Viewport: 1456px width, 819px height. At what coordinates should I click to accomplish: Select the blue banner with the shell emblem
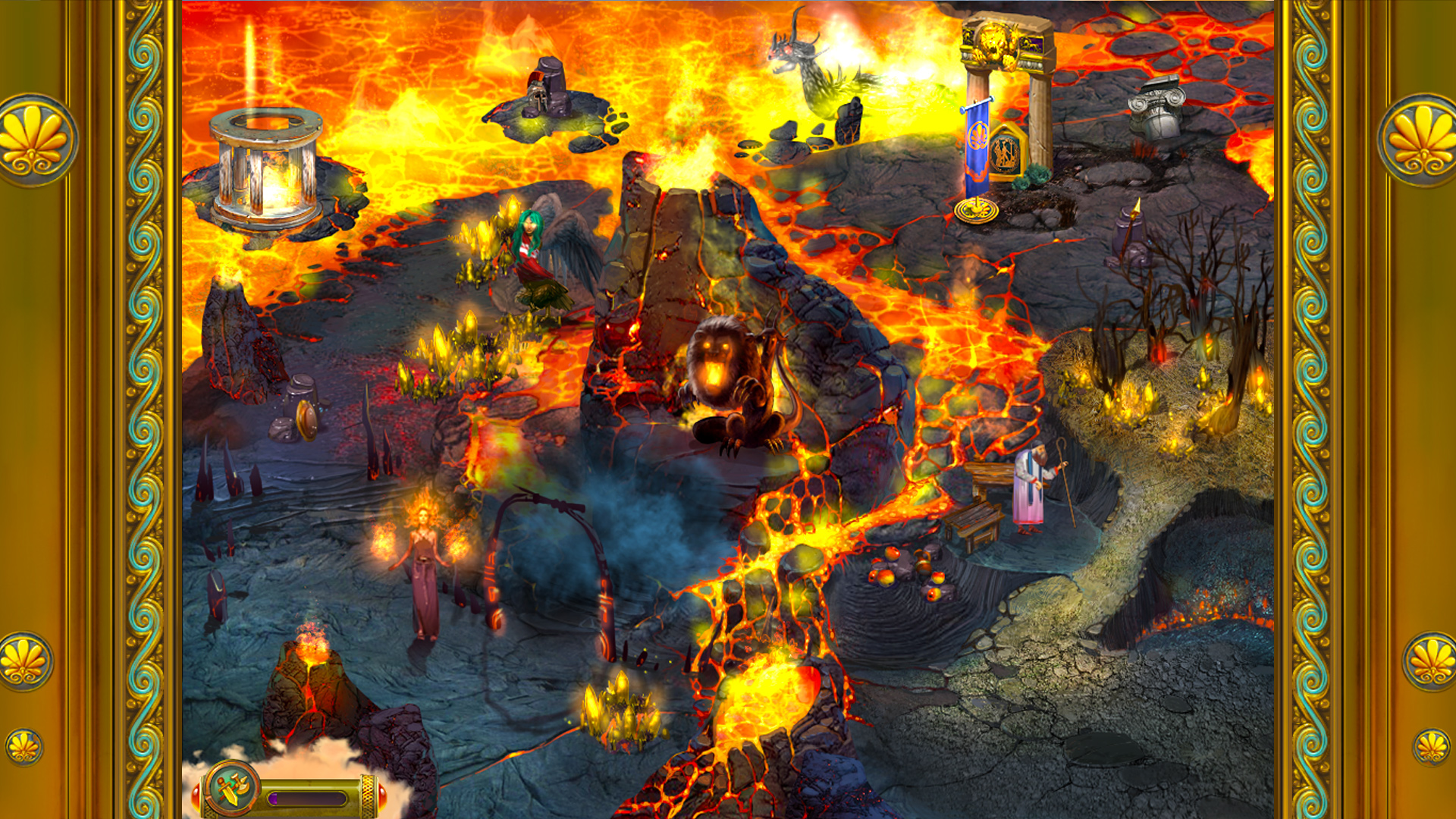pos(977,144)
